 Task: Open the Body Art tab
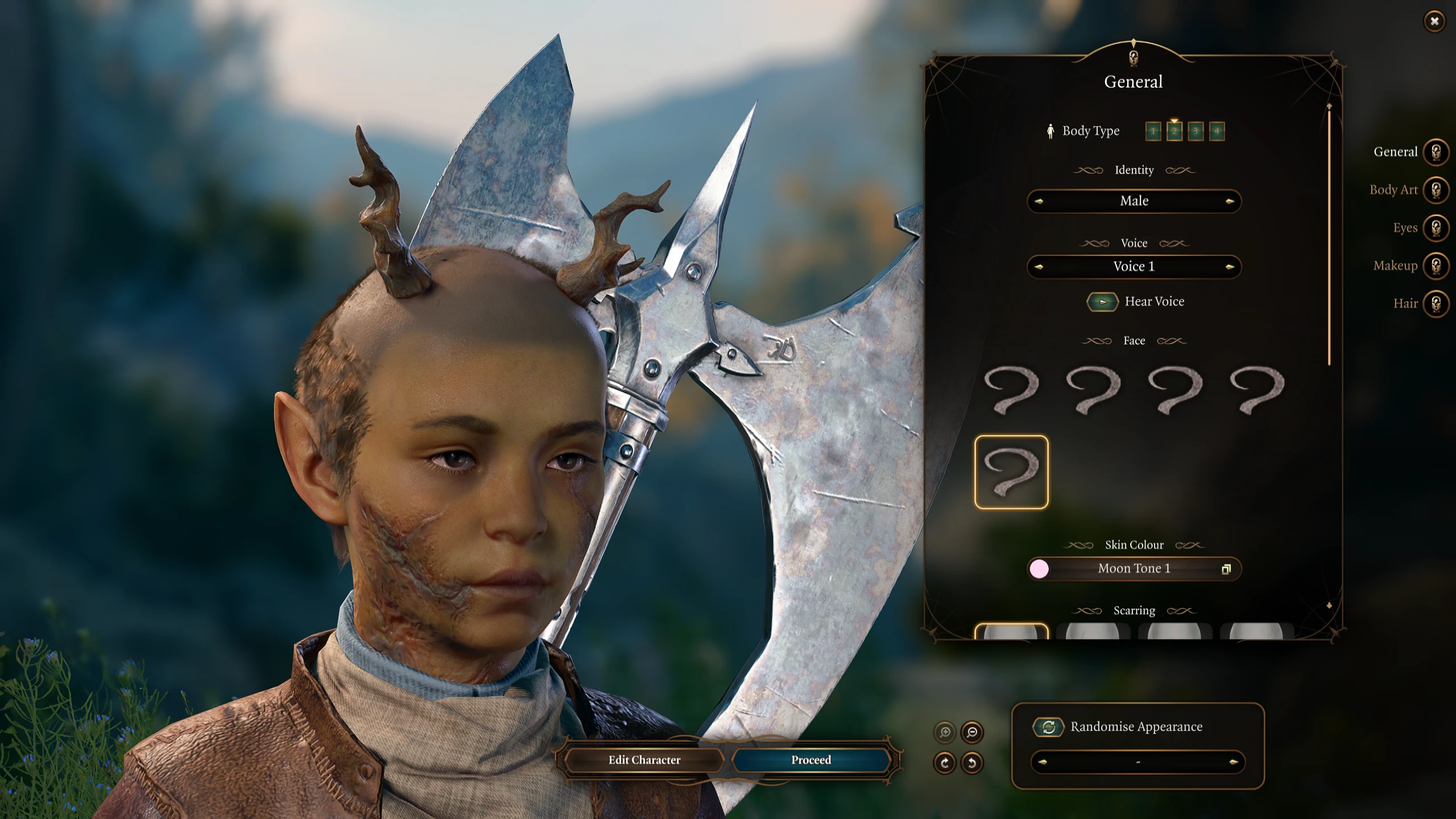(x=1436, y=190)
